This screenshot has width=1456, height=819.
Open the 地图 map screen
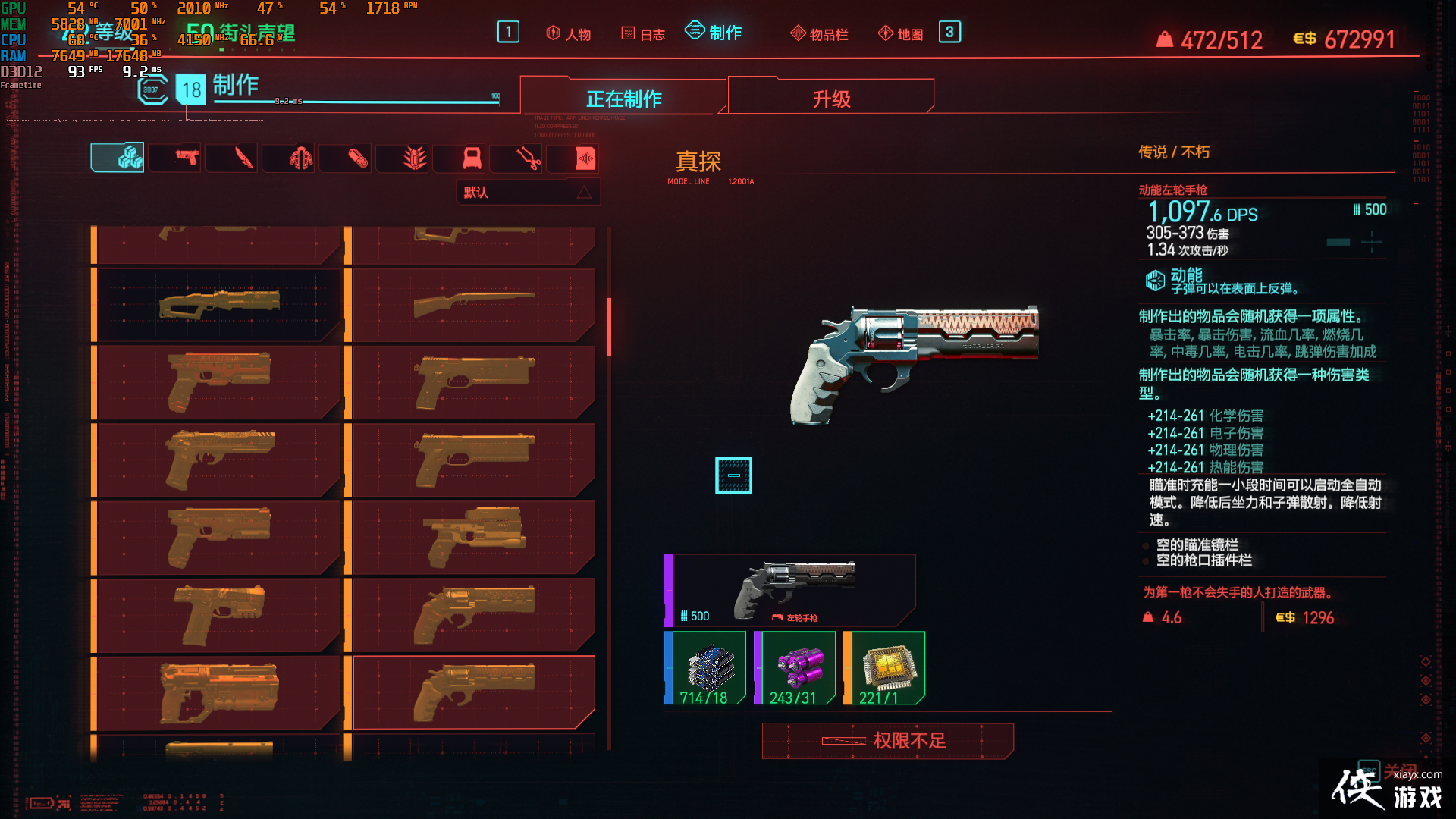pos(899,33)
